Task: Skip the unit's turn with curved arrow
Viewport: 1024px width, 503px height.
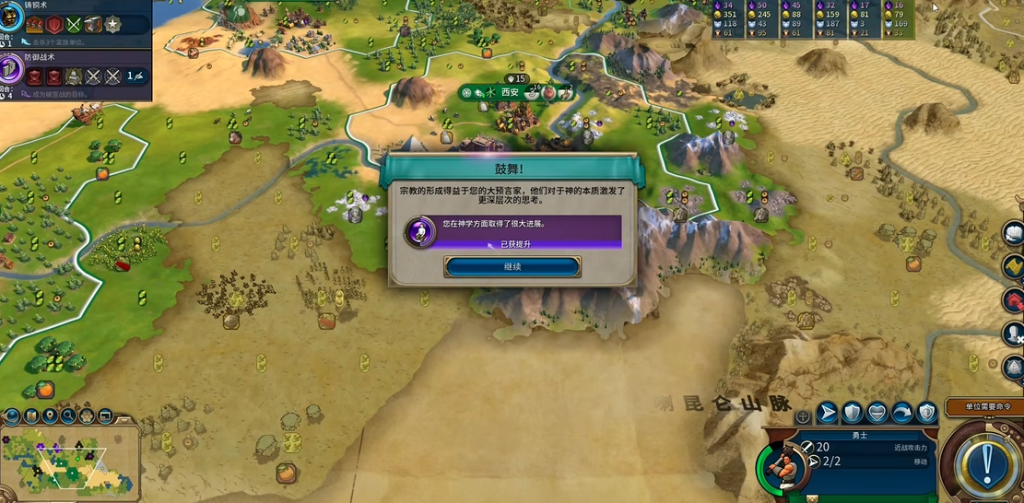Action: [902, 412]
